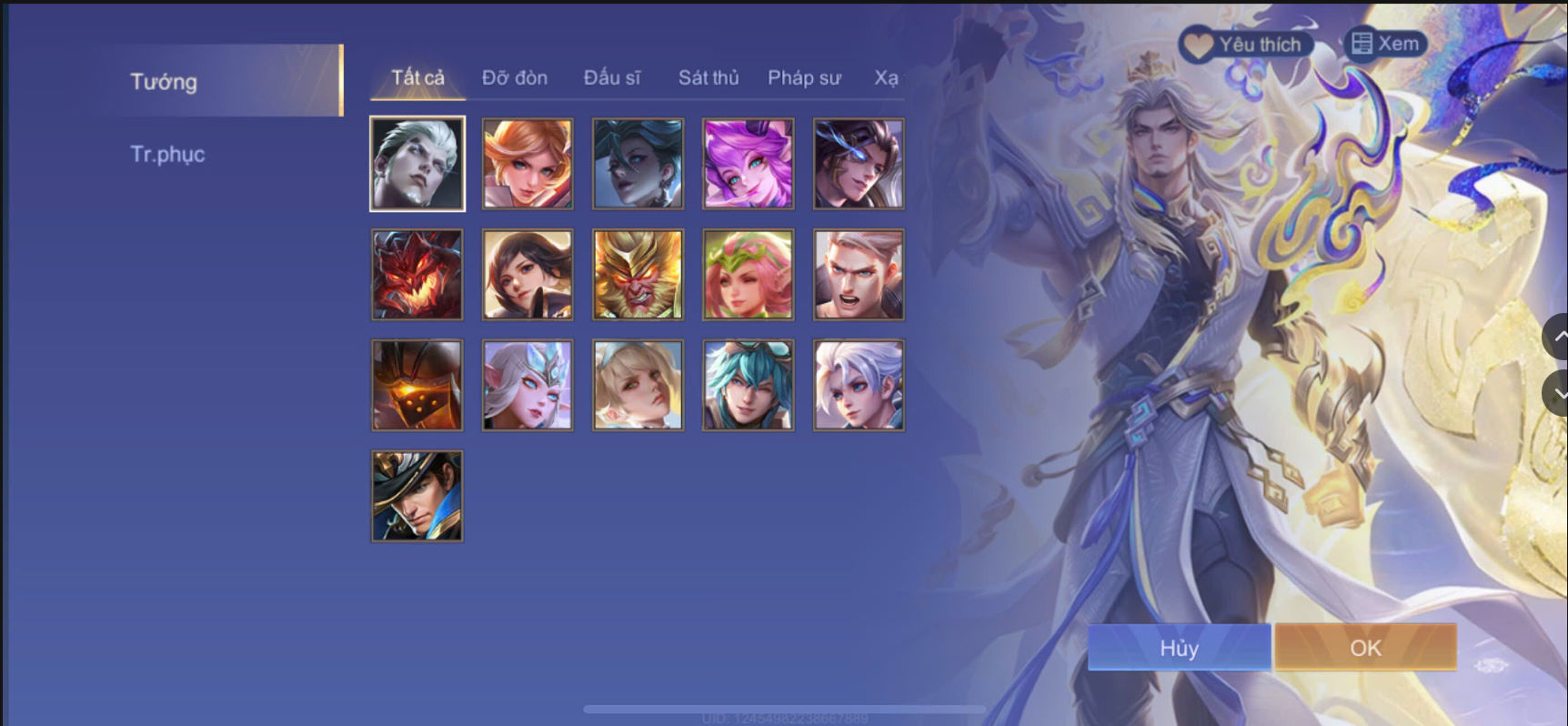The height and width of the screenshot is (726, 1568).
Task: Open the Tr.phục tab in the sidebar
Action: pos(166,153)
